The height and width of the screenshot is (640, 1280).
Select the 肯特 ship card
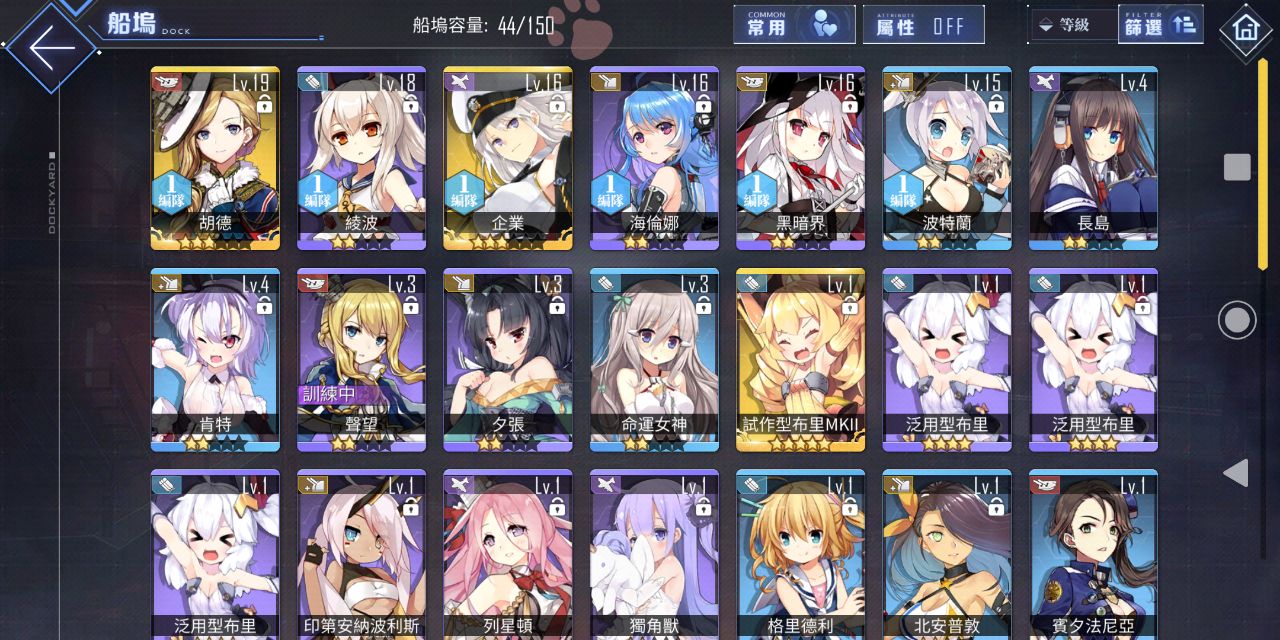[215, 359]
